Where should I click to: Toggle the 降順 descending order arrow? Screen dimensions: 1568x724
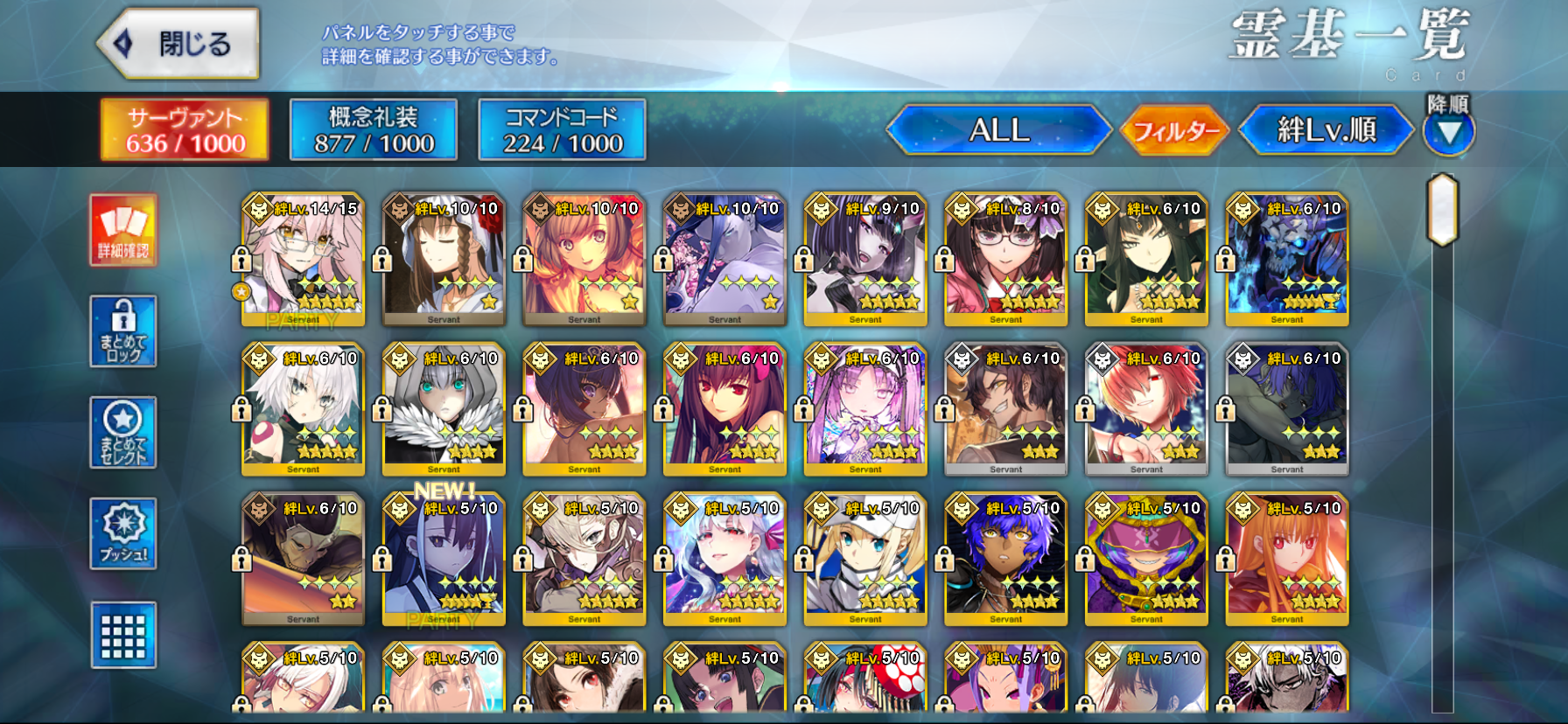point(1449,132)
